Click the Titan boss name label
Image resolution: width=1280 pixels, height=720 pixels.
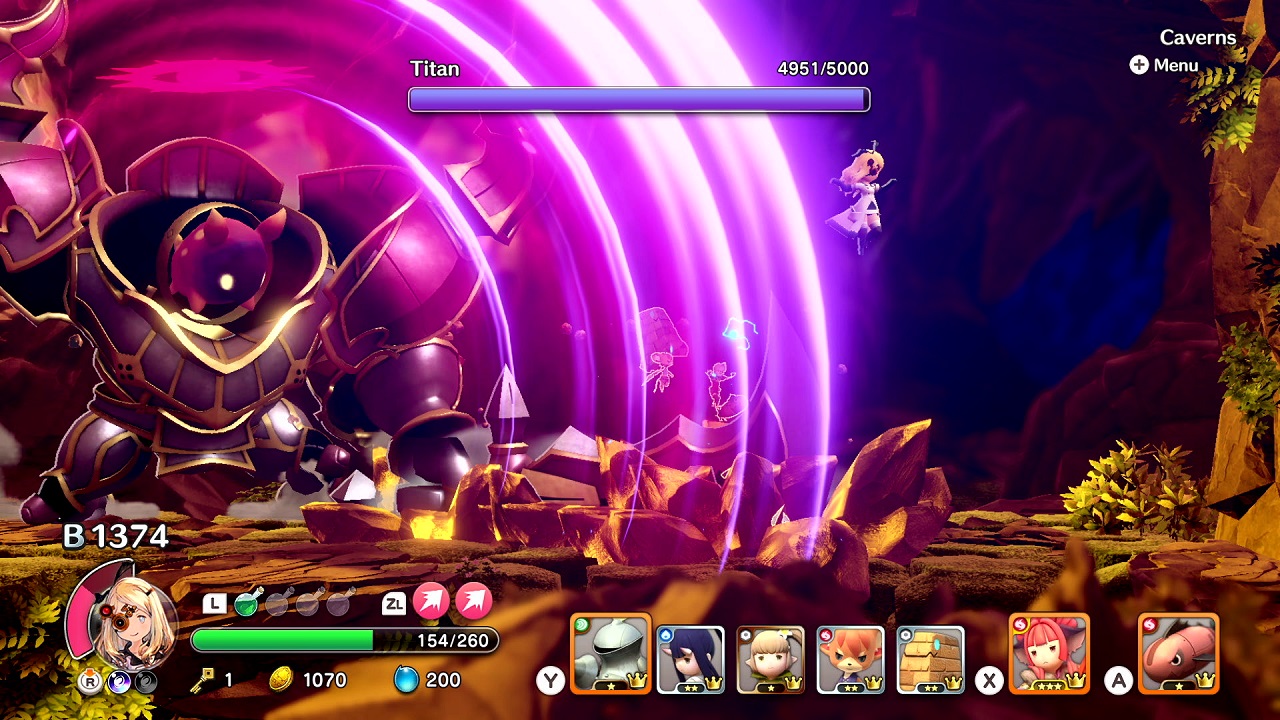click(x=432, y=69)
